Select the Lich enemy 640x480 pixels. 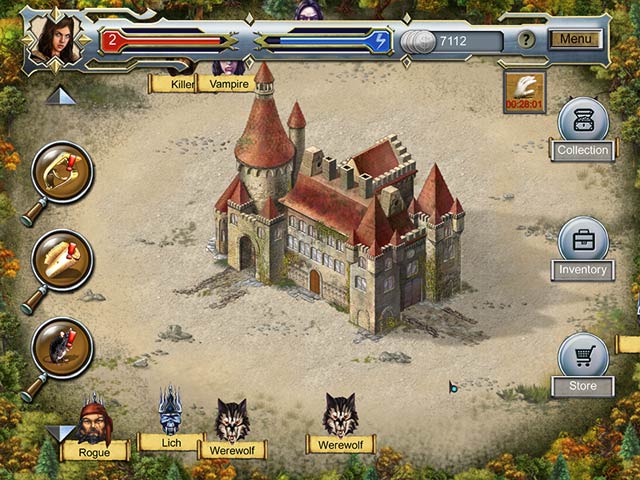(x=170, y=416)
